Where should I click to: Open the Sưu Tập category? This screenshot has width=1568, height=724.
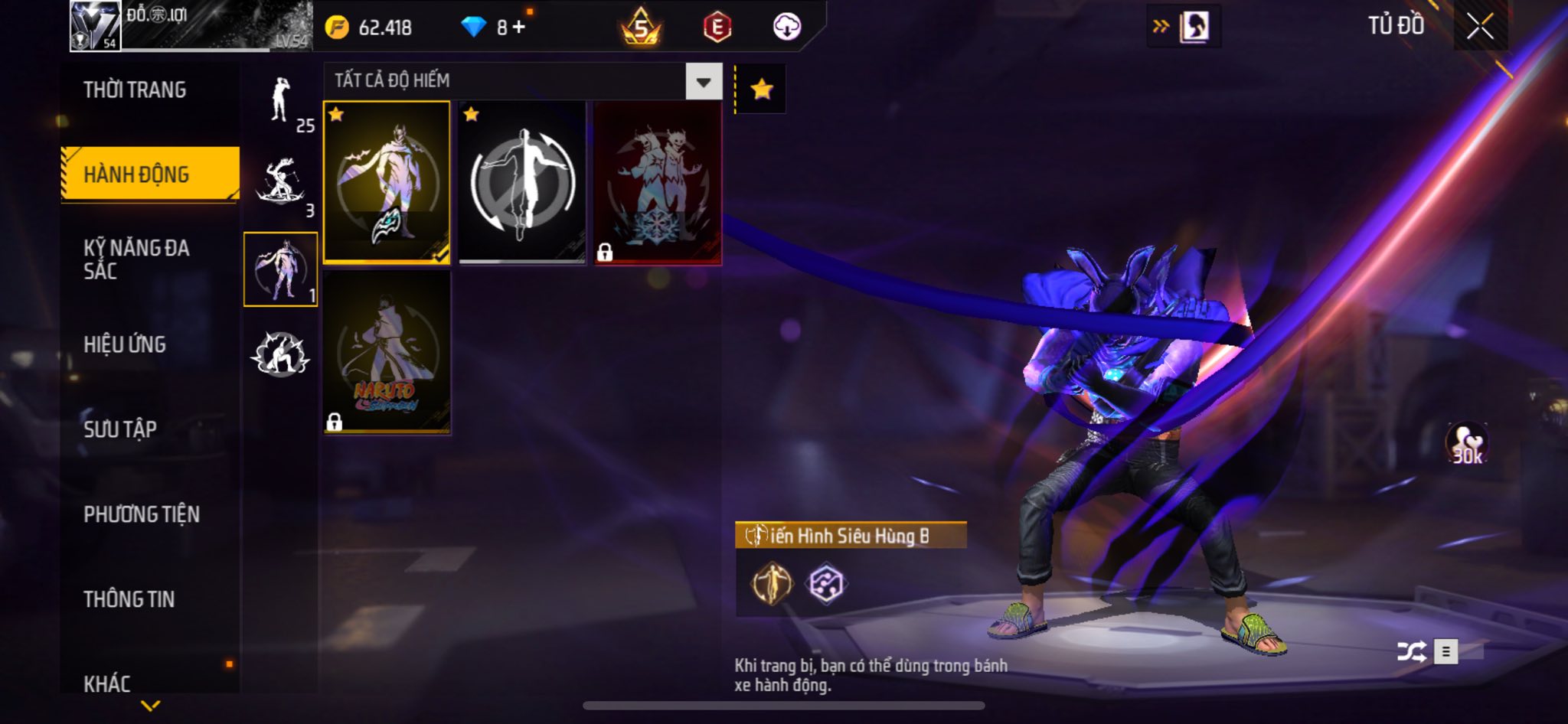click(x=120, y=429)
